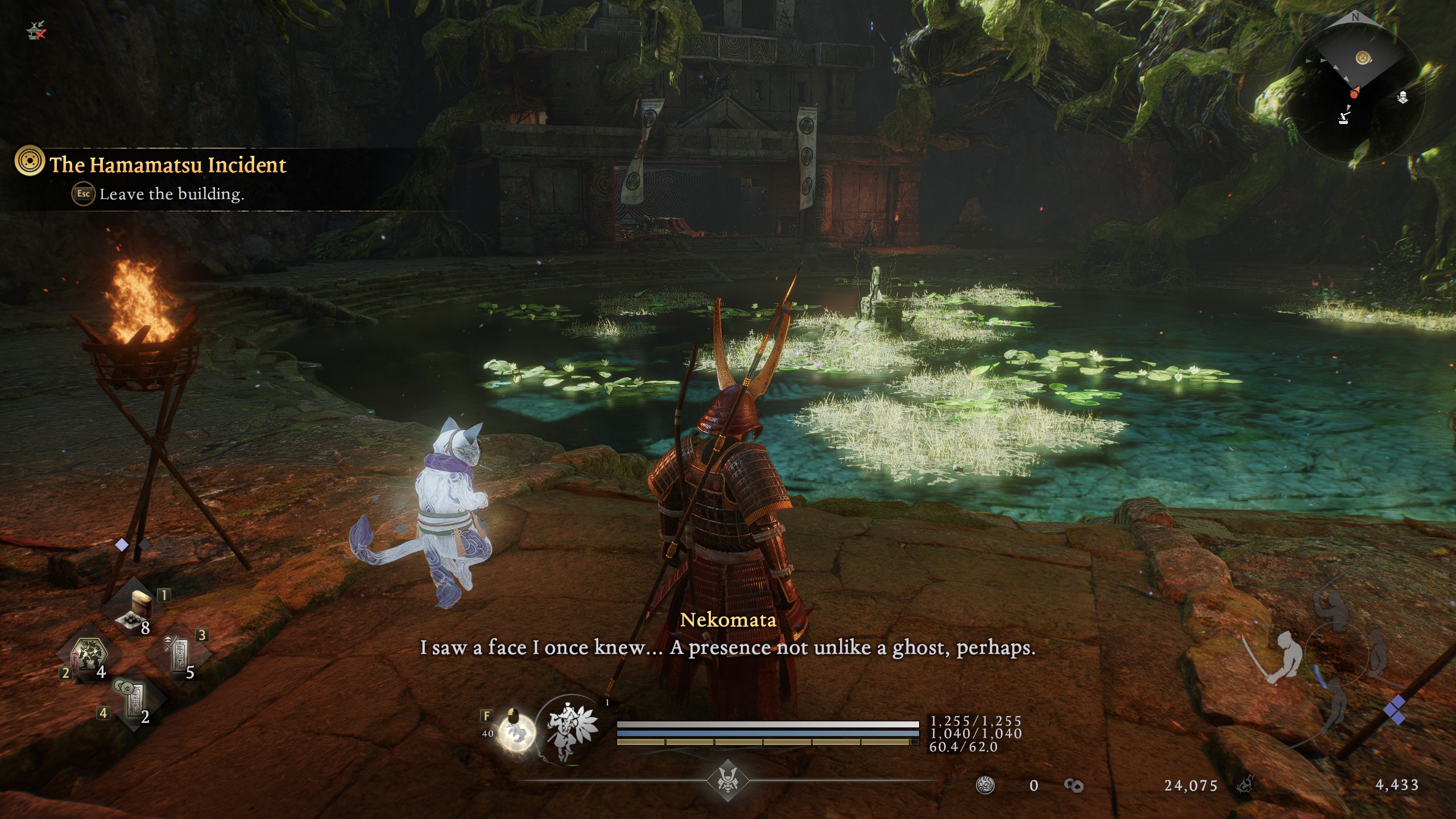Click the gold quest marker on the minimap
Viewport: 1456px width, 819px height.
1362,58
